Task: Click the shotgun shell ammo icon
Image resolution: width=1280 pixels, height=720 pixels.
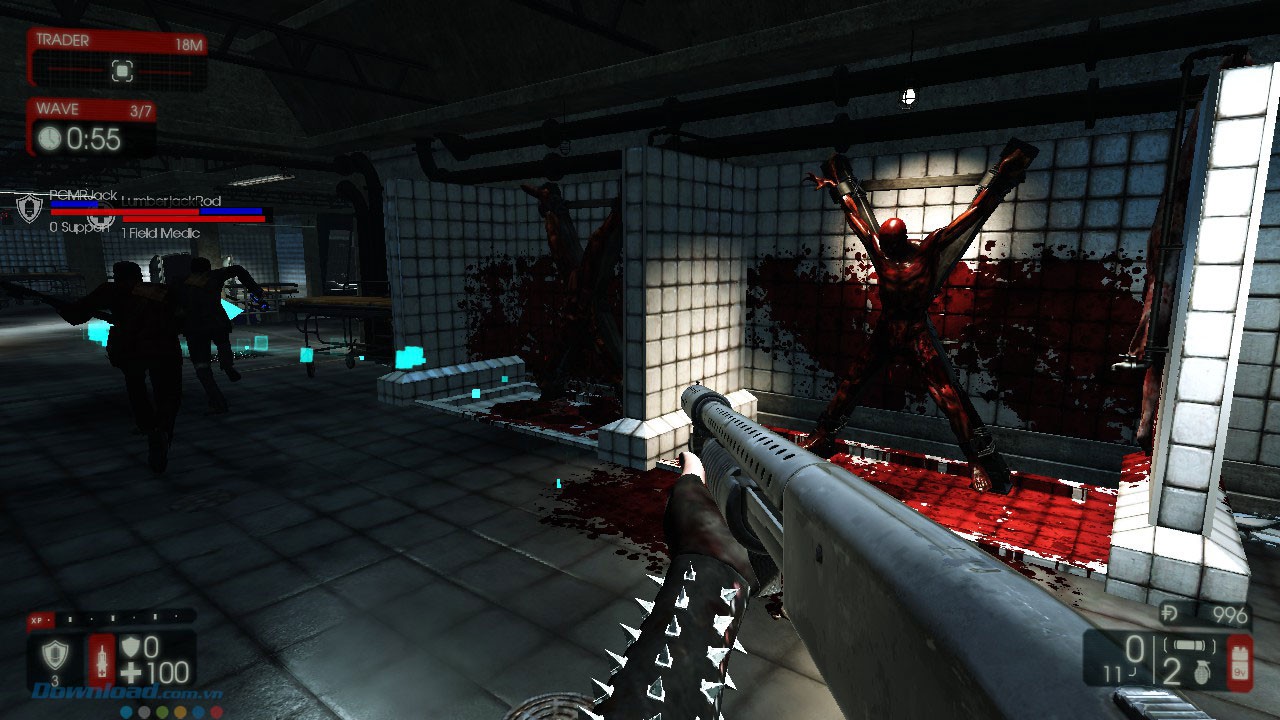Action: coord(1189,645)
